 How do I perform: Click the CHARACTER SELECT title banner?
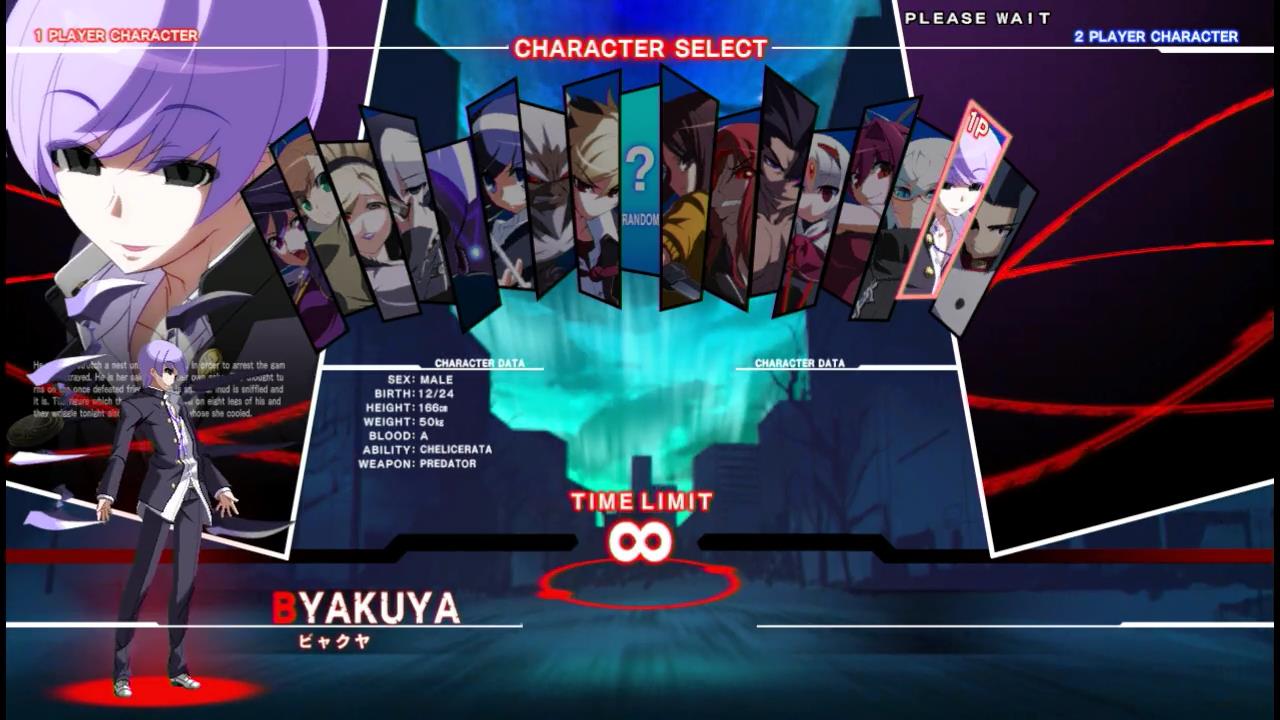640,48
